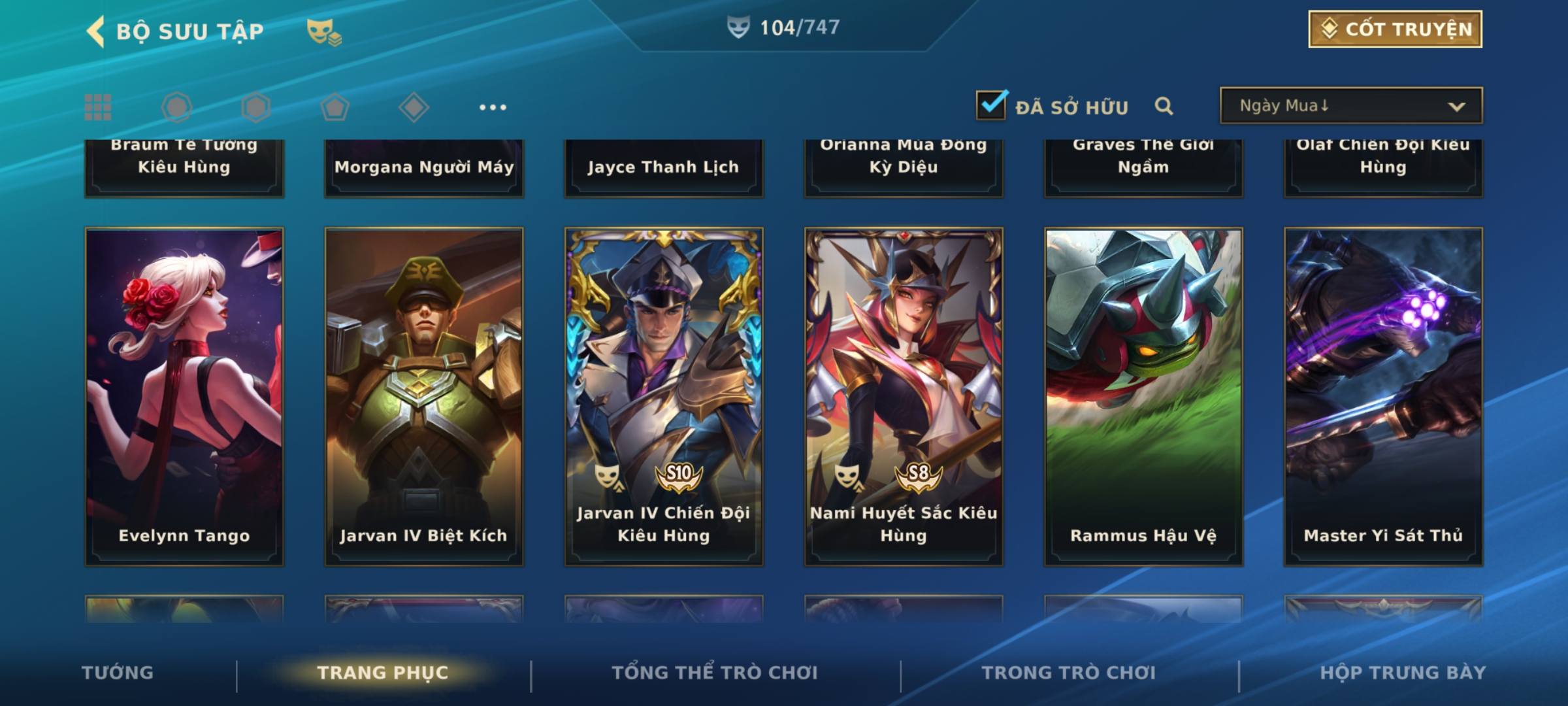Viewport: 1568px width, 706px height.
Task: Select the Evelynn Tango skin card
Action: coord(184,396)
